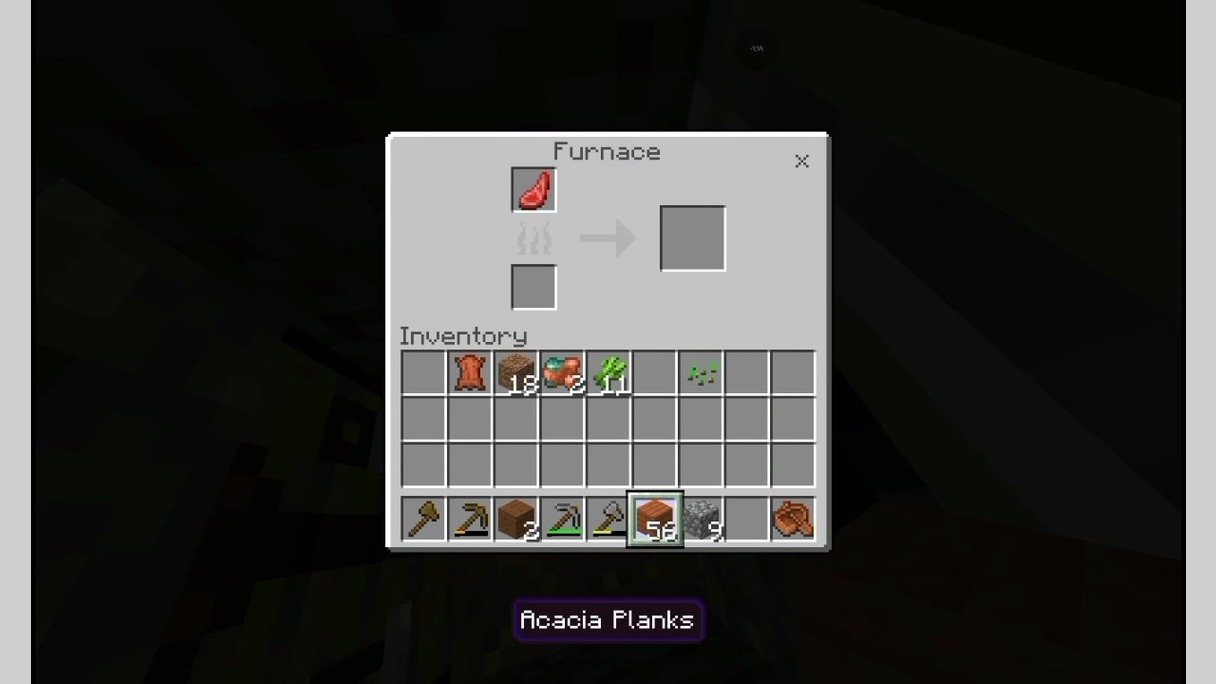This screenshot has height=684, width=1216.
Task: Click the empty furnace output slot
Action: point(692,238)
